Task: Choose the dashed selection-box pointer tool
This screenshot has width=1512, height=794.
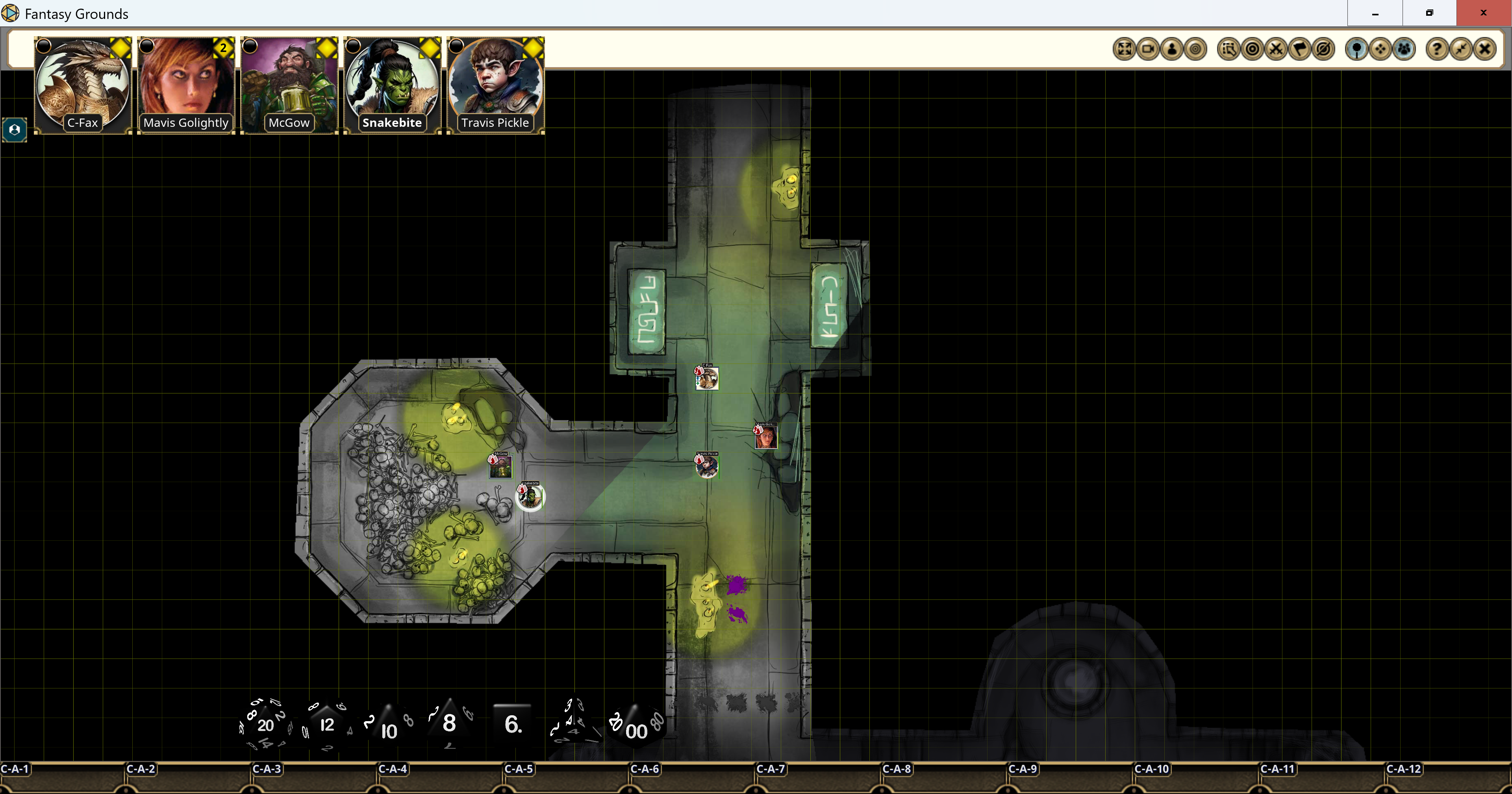Action: [1228, 49]
